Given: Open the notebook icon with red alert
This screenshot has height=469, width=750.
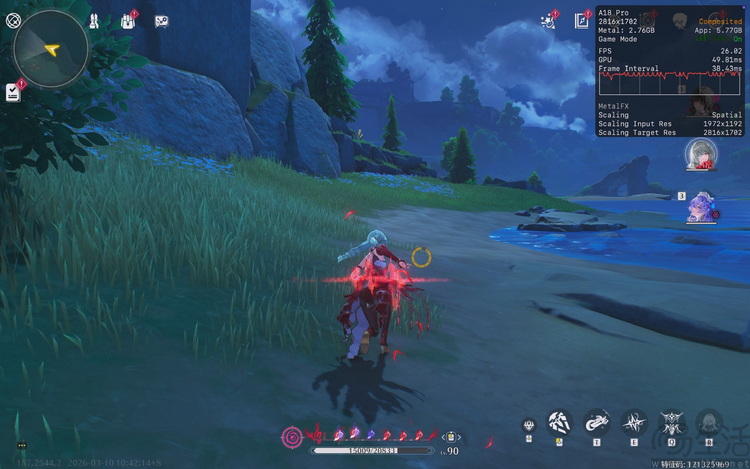Looking at the screenshot, I should 582,20.
